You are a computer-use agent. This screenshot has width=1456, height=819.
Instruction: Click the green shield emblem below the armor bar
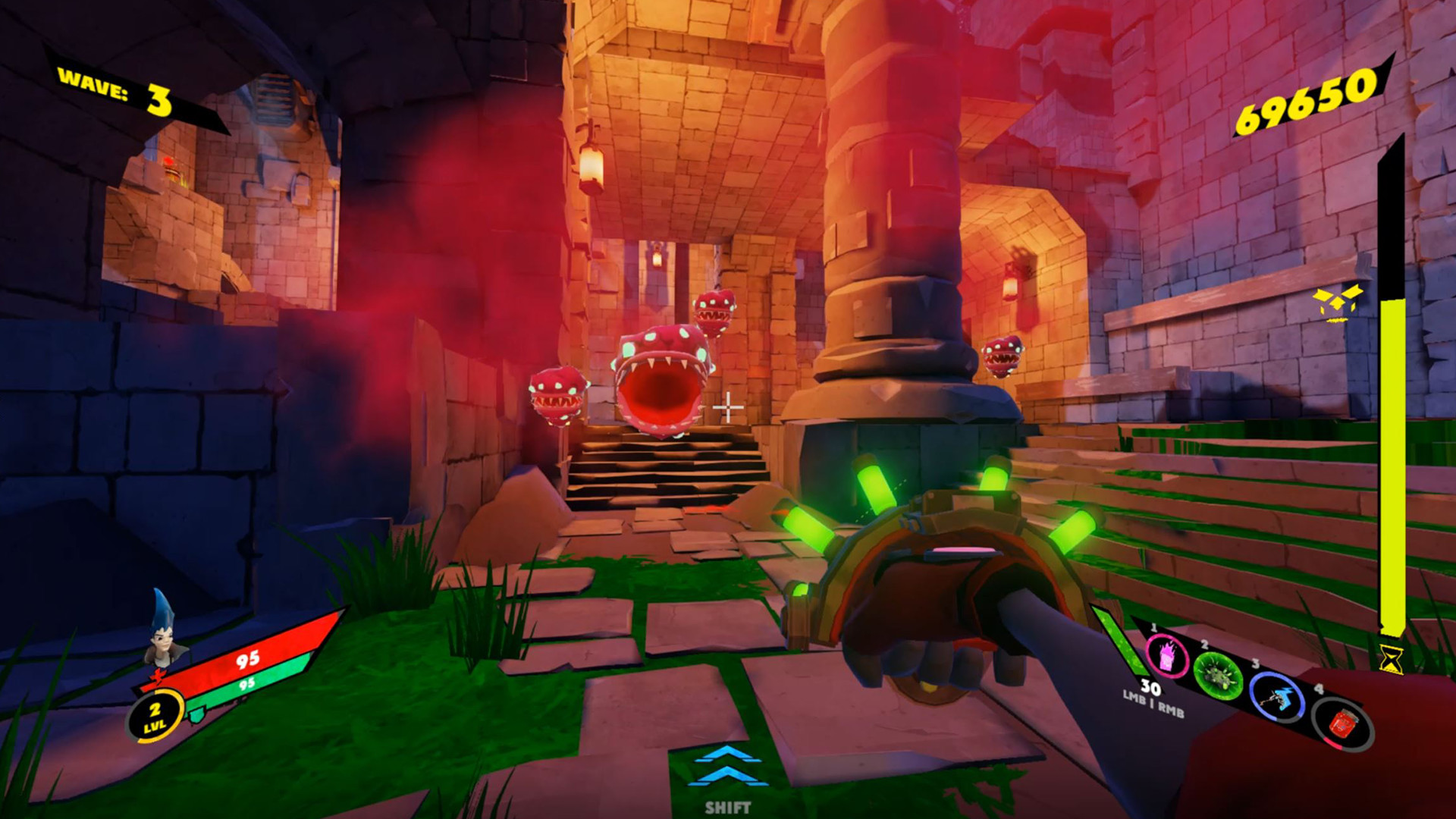(196, 715)
